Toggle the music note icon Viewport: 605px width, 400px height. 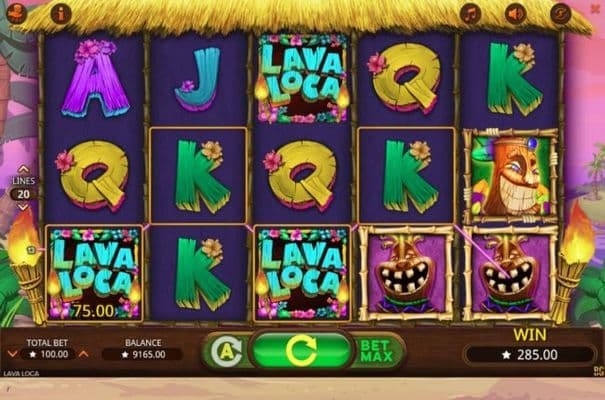click(470, 14)
